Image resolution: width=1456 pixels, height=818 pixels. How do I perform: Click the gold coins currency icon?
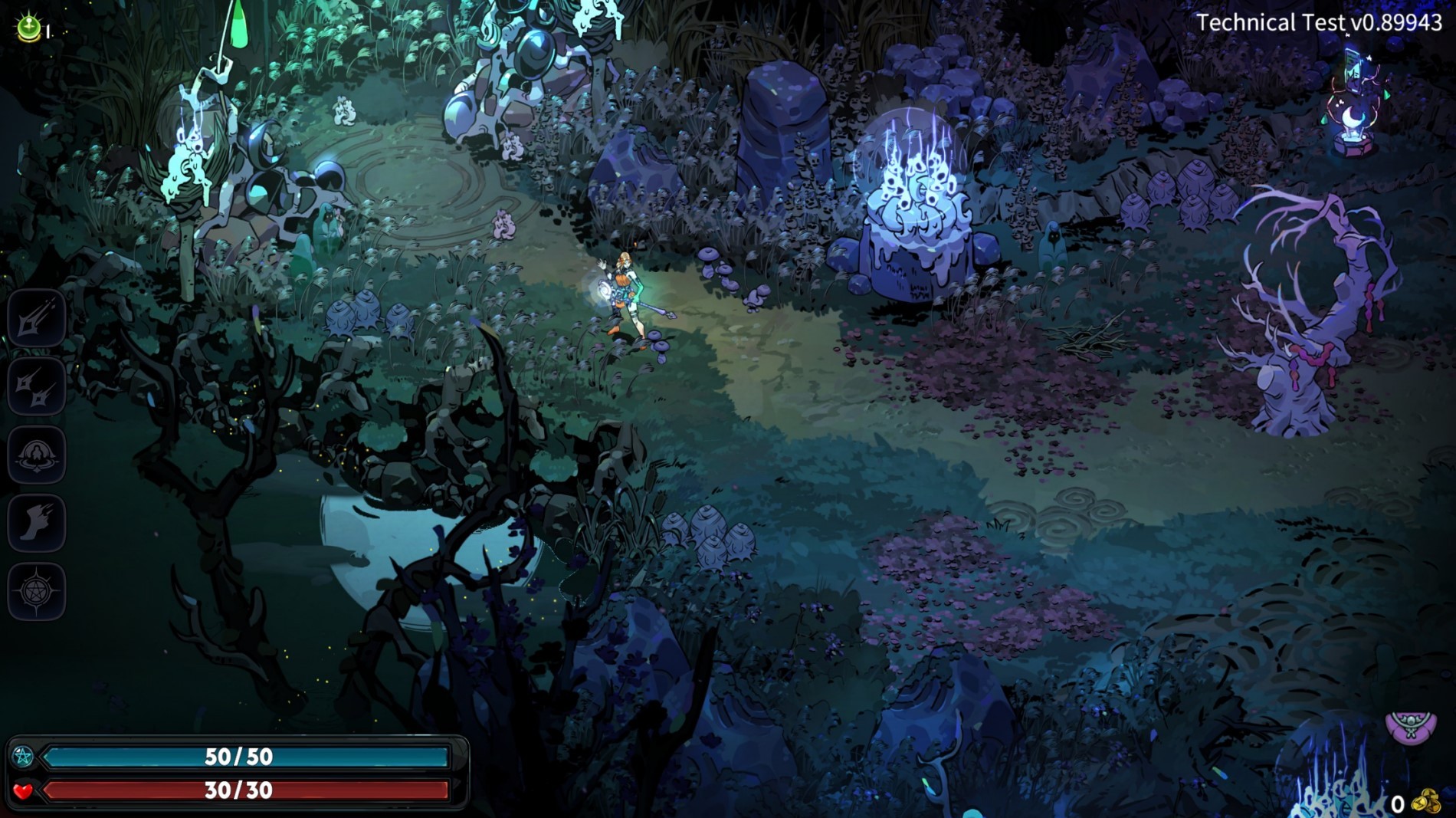pos(1426,802)
